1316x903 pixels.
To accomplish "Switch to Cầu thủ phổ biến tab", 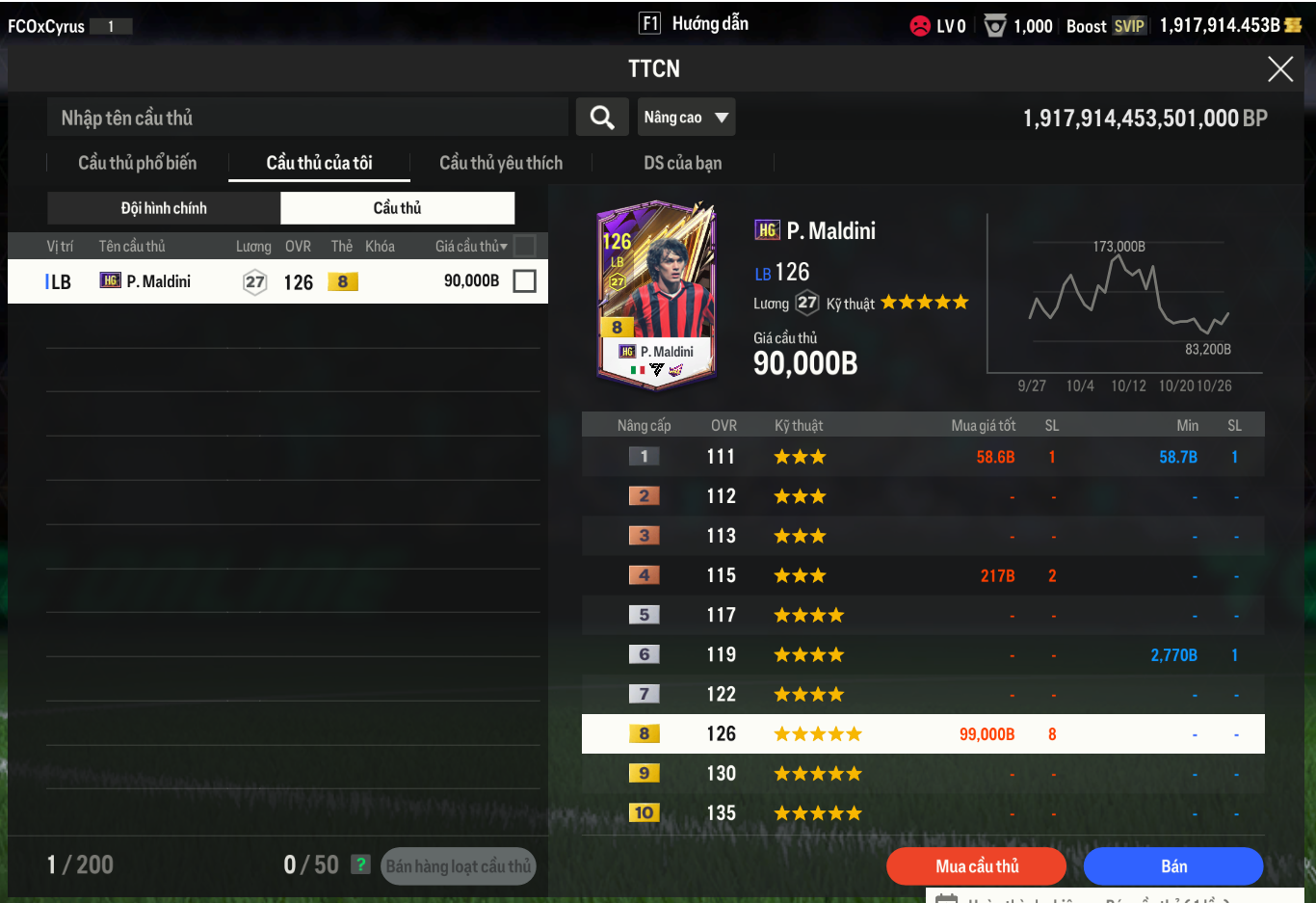I will click(x=137, y=163).
